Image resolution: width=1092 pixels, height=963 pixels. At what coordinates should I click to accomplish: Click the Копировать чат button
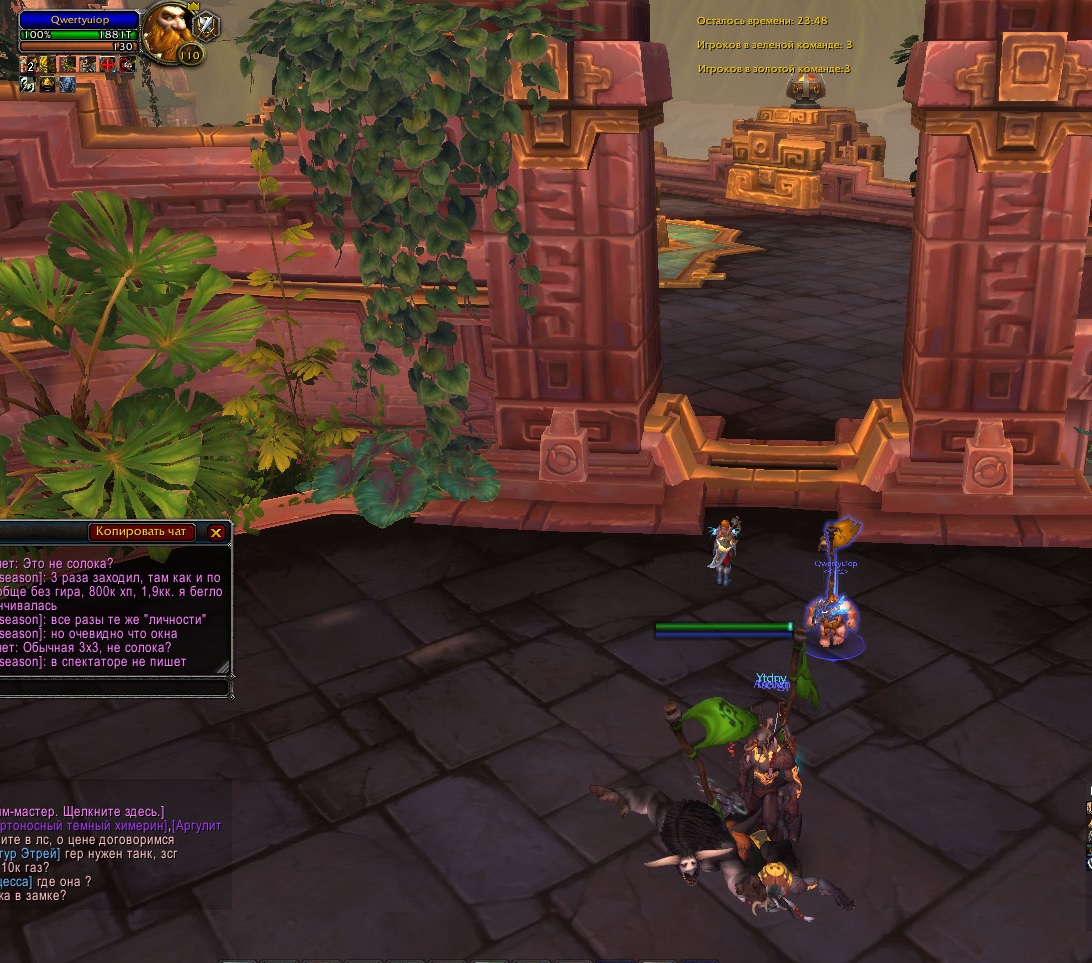pos(141,532)
